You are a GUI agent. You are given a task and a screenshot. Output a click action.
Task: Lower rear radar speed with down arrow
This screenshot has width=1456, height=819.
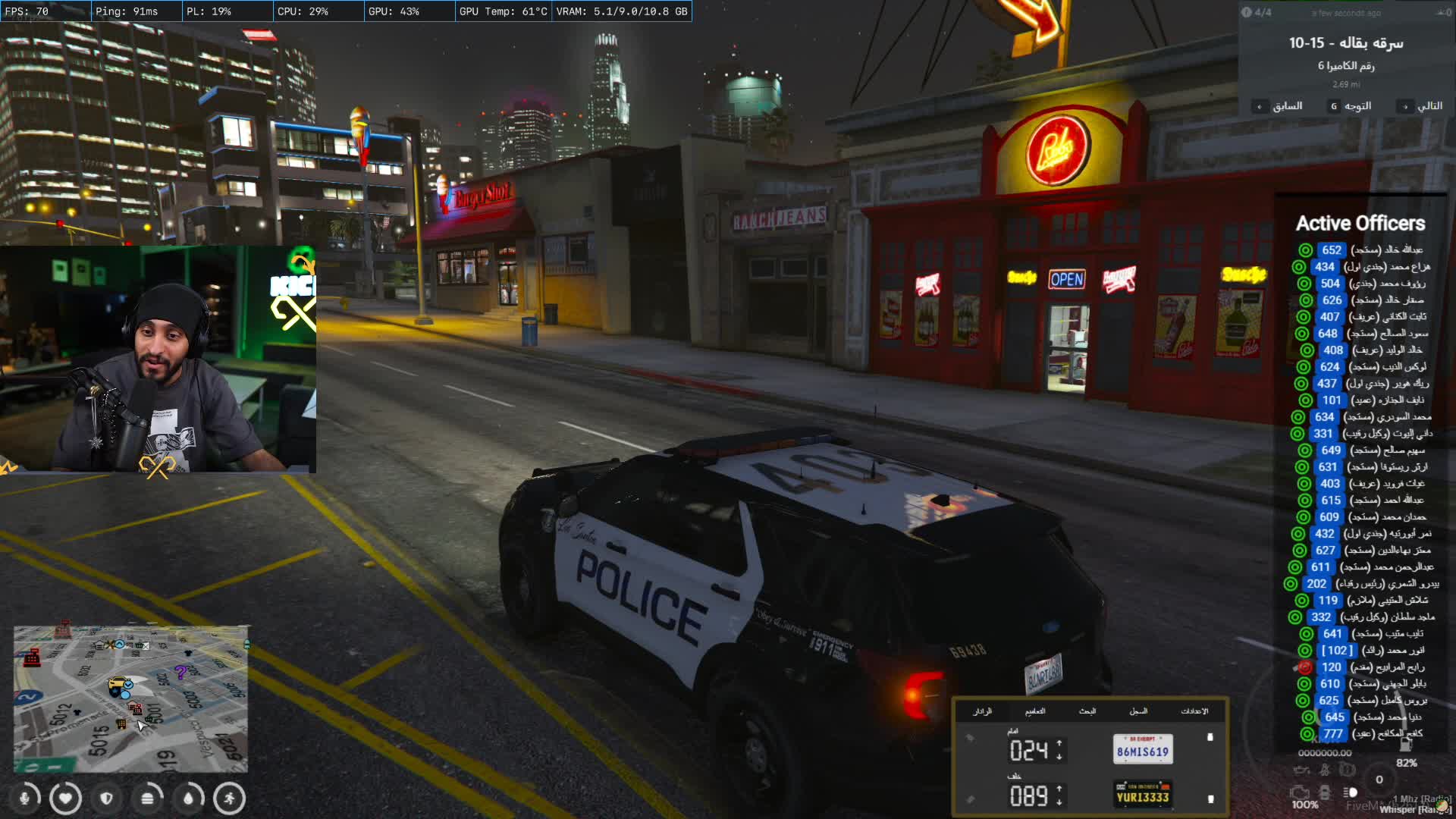pyautogui.click(x=1059, y=802)
